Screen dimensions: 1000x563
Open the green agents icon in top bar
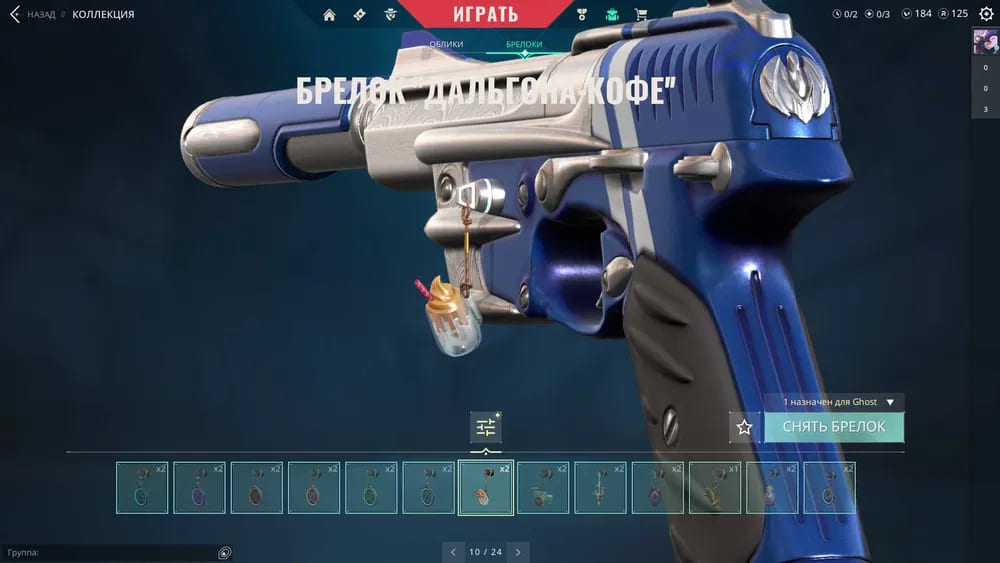pos(612,14)
